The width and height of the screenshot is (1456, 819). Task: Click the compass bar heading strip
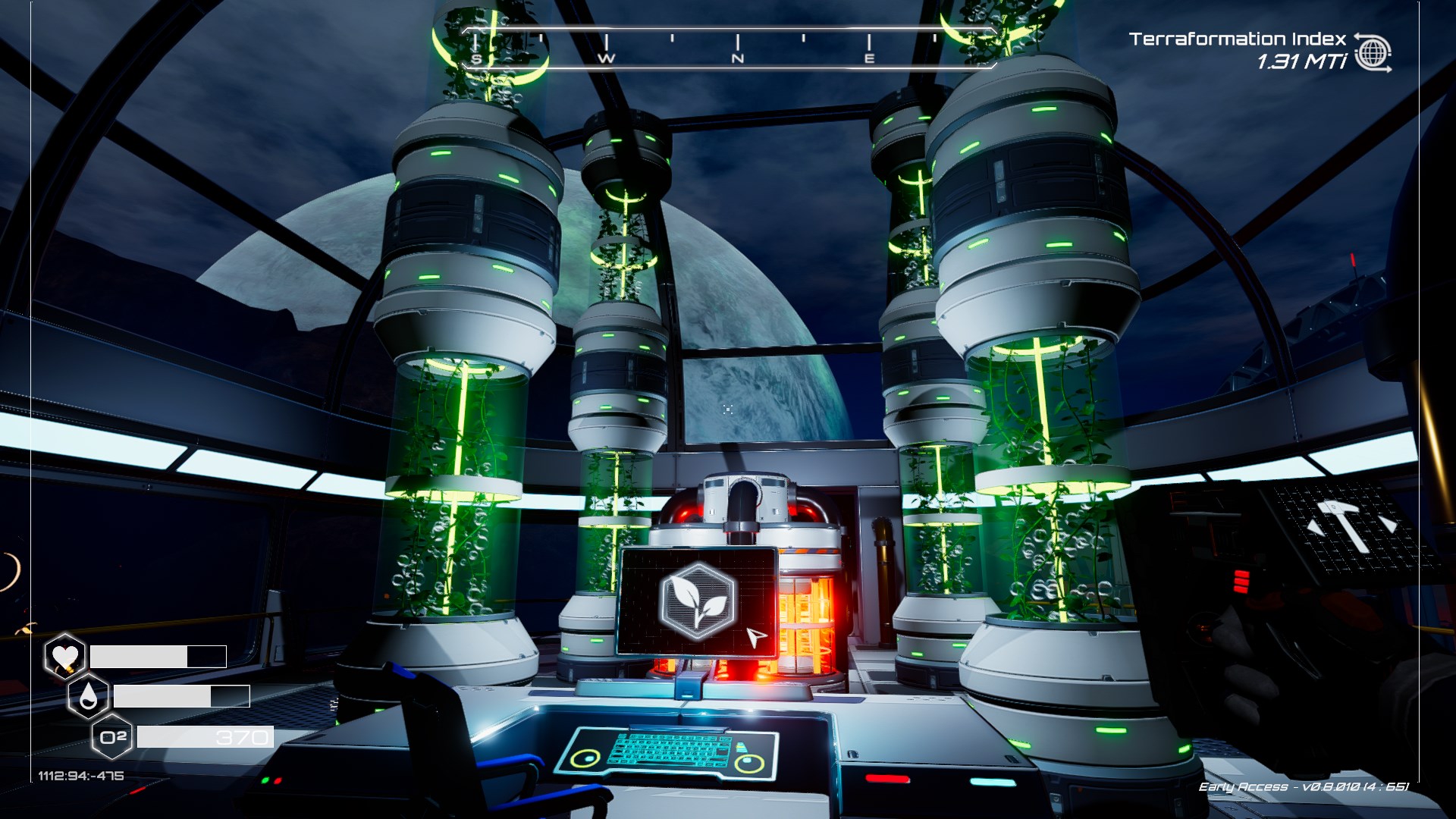click(728, 49)
